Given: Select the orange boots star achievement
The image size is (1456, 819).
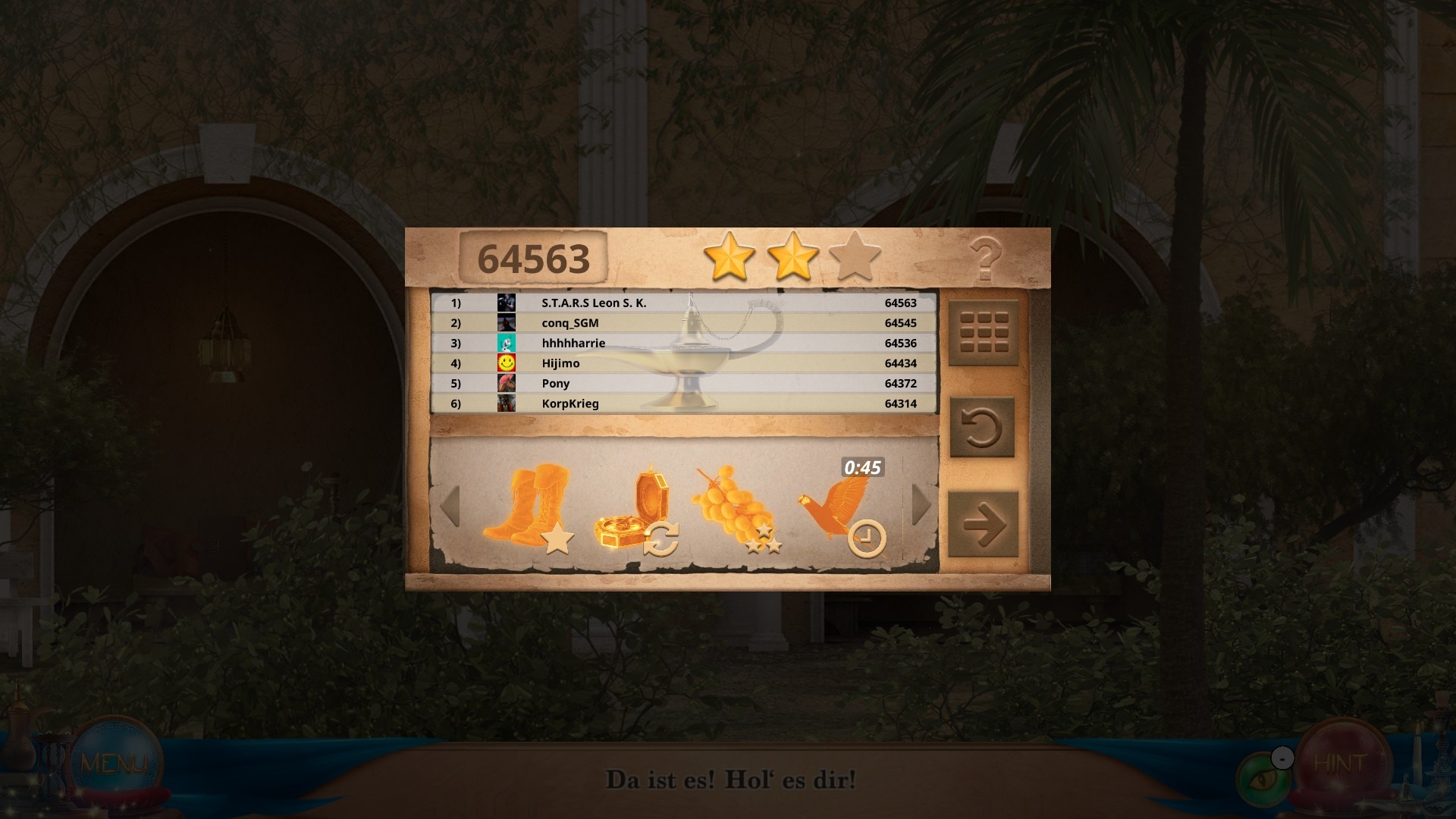Looking at the screenshot, I should 529,507.
